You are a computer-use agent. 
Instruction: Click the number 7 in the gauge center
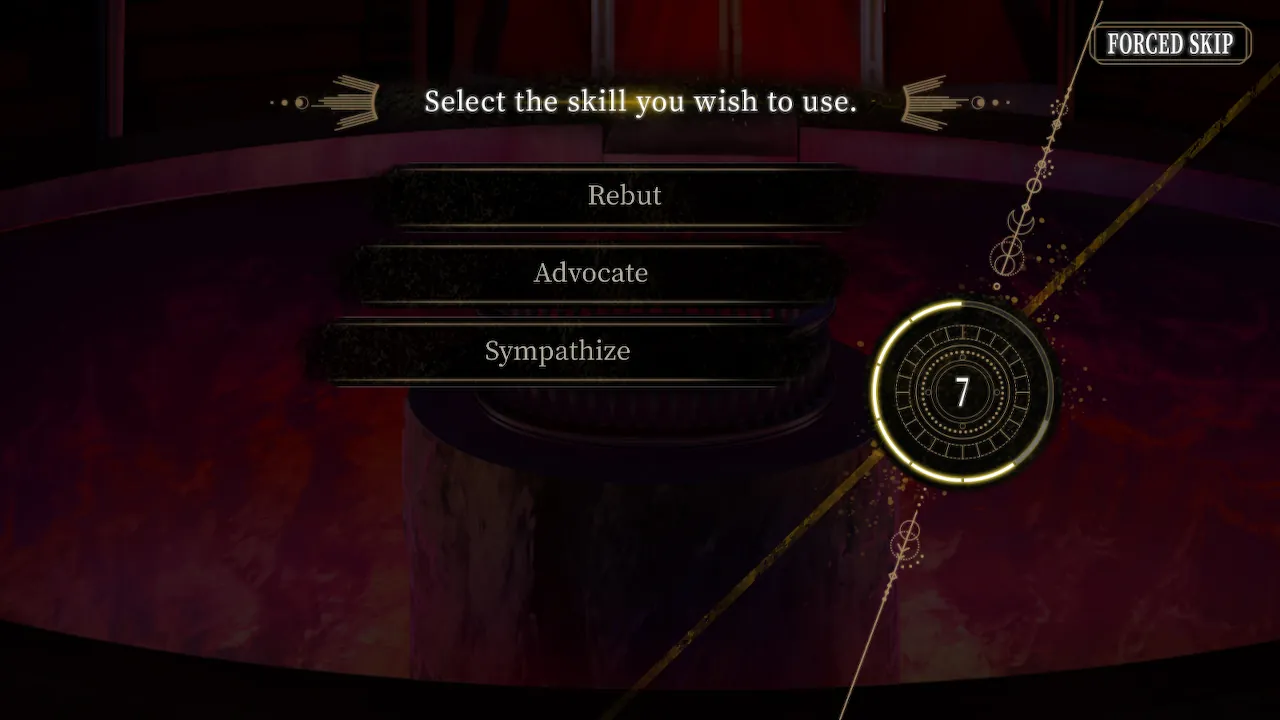(x=963, y=393)
